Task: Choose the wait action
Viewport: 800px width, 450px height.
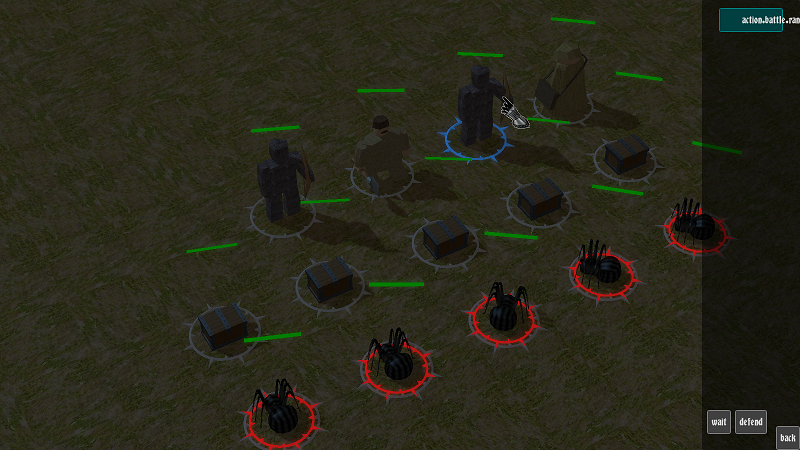Action: tap(719, 422)
